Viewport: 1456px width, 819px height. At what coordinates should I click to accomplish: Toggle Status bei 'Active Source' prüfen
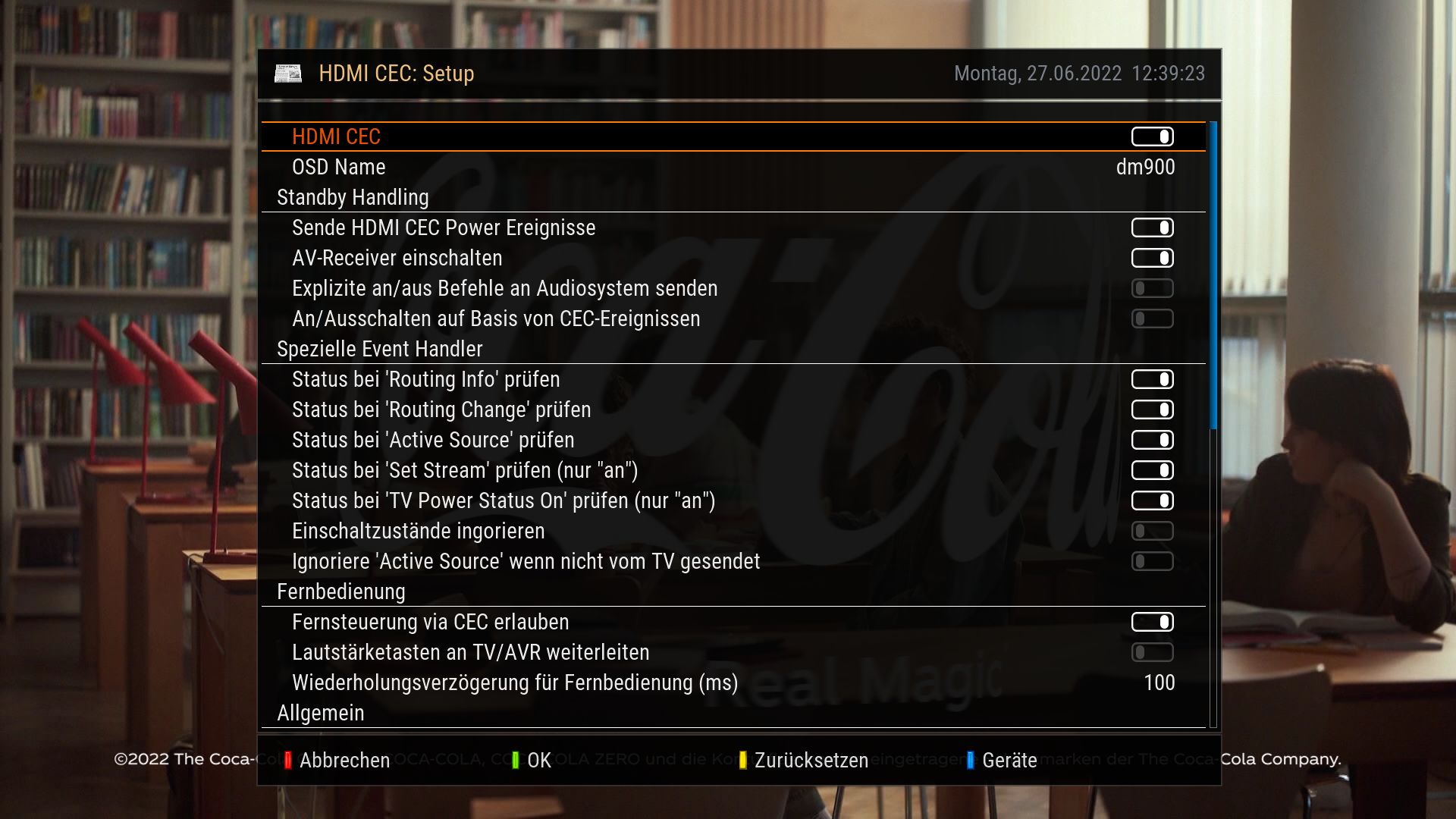[x=1152, y=440]
